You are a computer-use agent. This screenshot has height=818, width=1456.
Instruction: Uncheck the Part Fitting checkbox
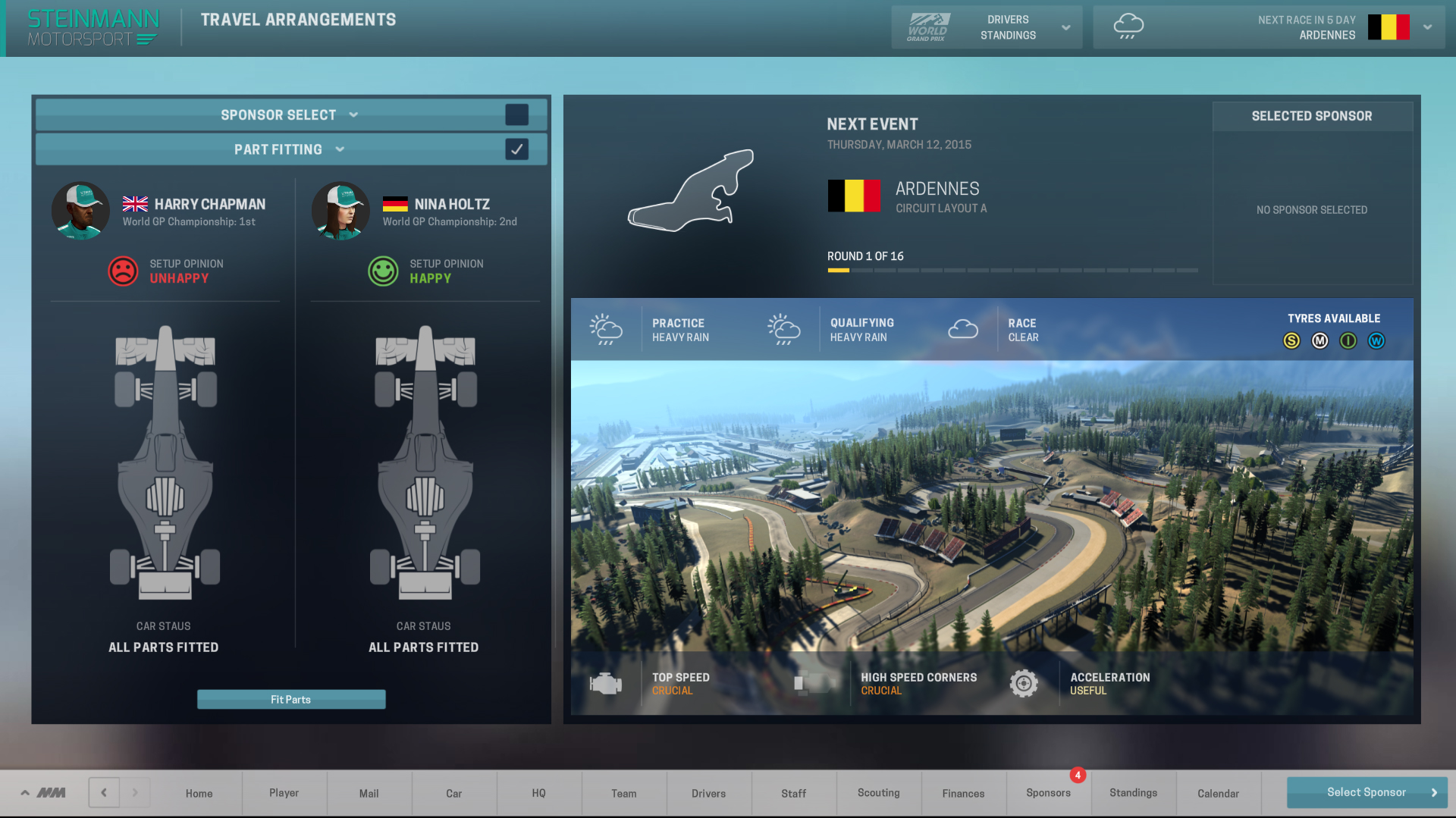[x=517, y=149]
